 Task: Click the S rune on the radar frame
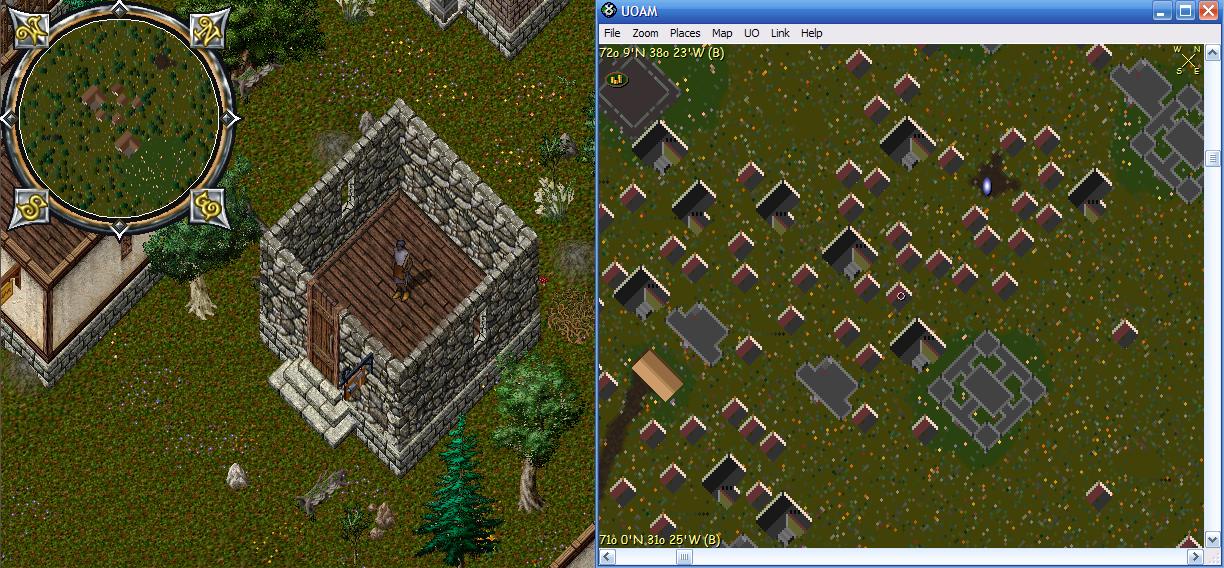tap(30, 208)
